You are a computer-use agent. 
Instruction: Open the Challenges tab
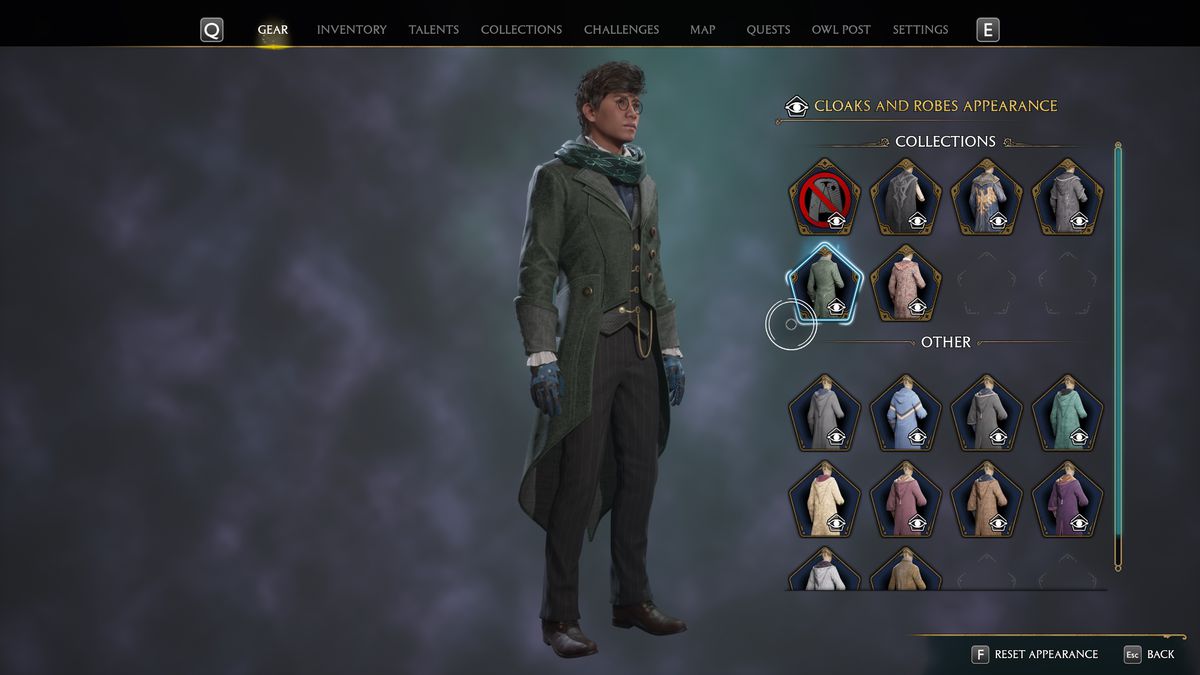point(621,30)
